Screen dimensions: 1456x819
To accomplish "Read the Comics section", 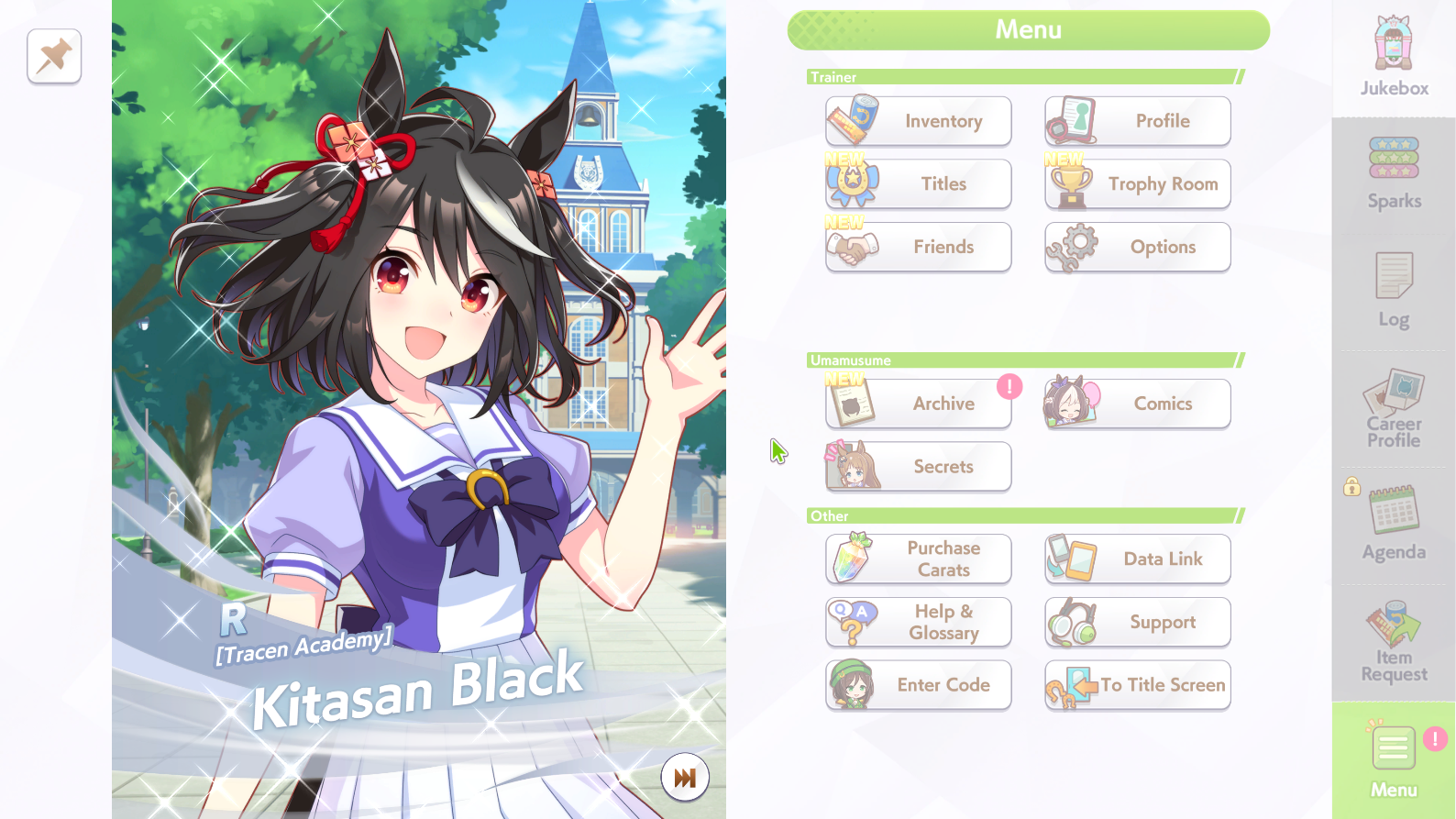I will pyautogui.click(x=1138, y=404).
